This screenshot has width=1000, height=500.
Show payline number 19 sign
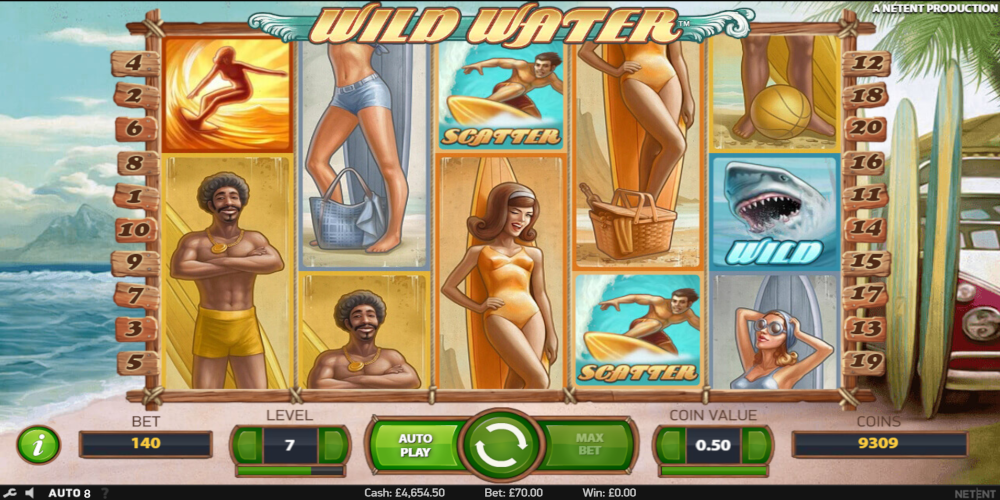pyautogui.click(x=865, y=362)
